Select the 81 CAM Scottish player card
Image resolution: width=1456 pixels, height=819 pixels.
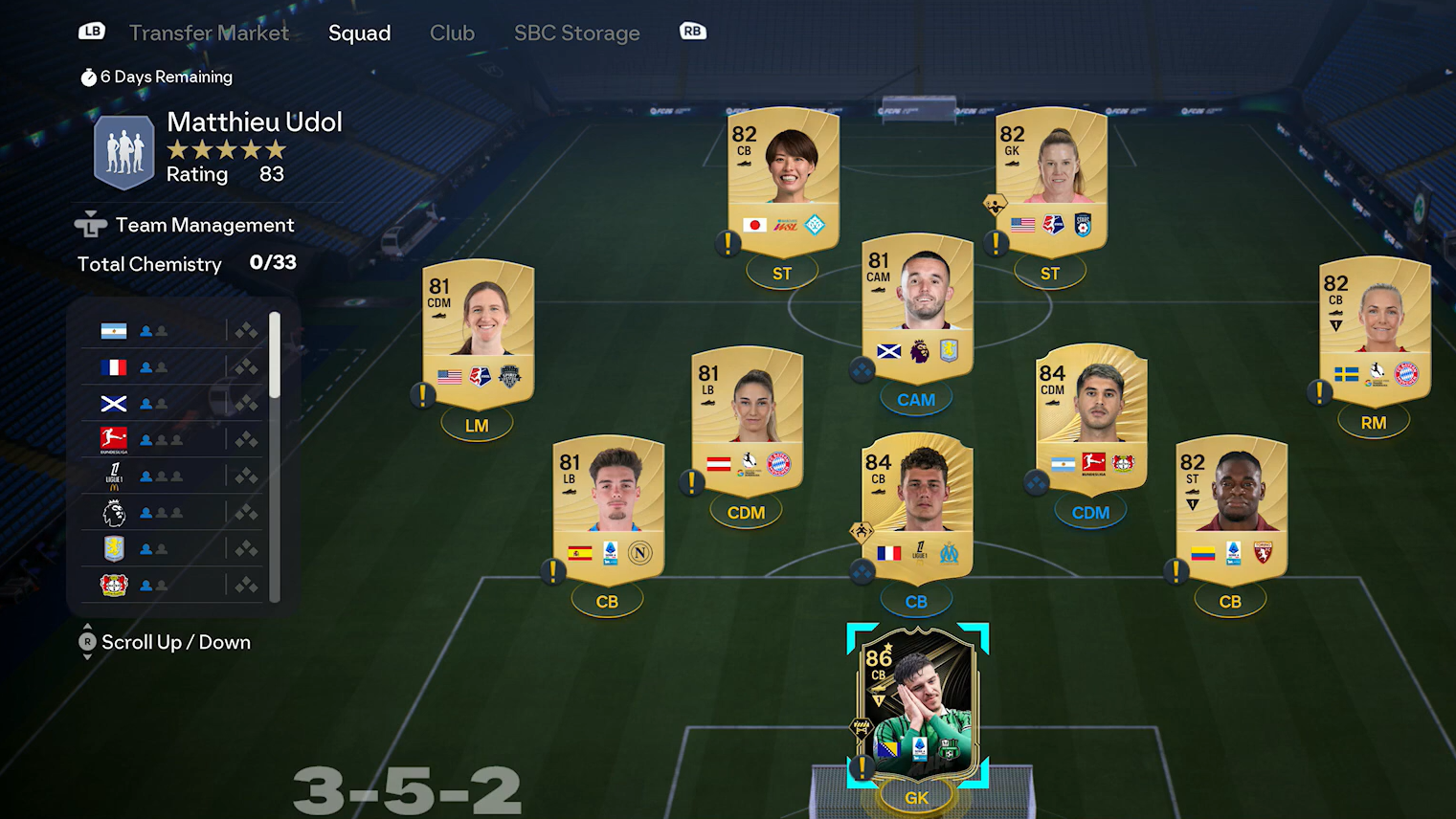click(x=916, y=306)
